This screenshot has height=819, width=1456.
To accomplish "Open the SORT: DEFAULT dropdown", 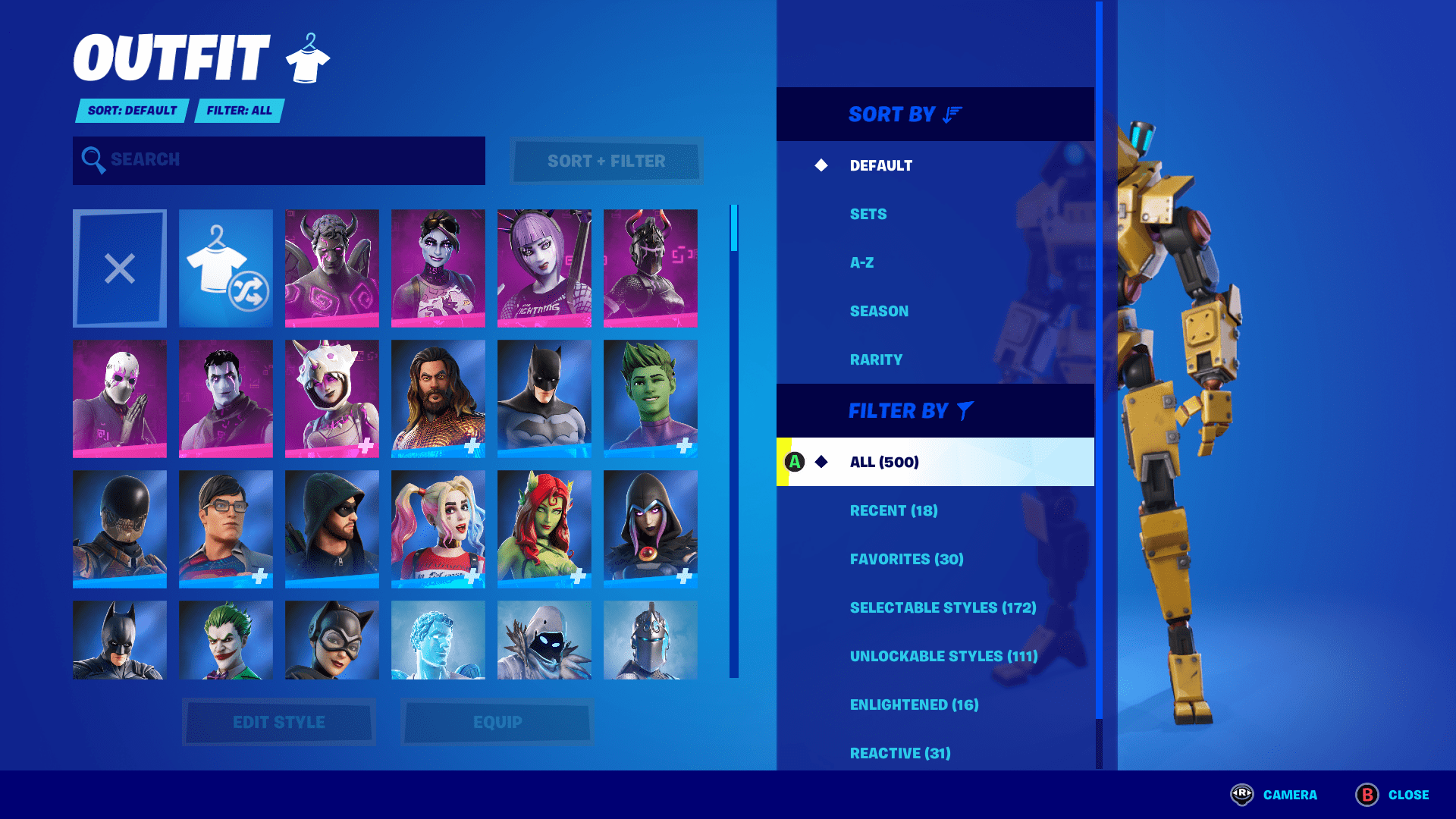I will [x=130, y=111].
